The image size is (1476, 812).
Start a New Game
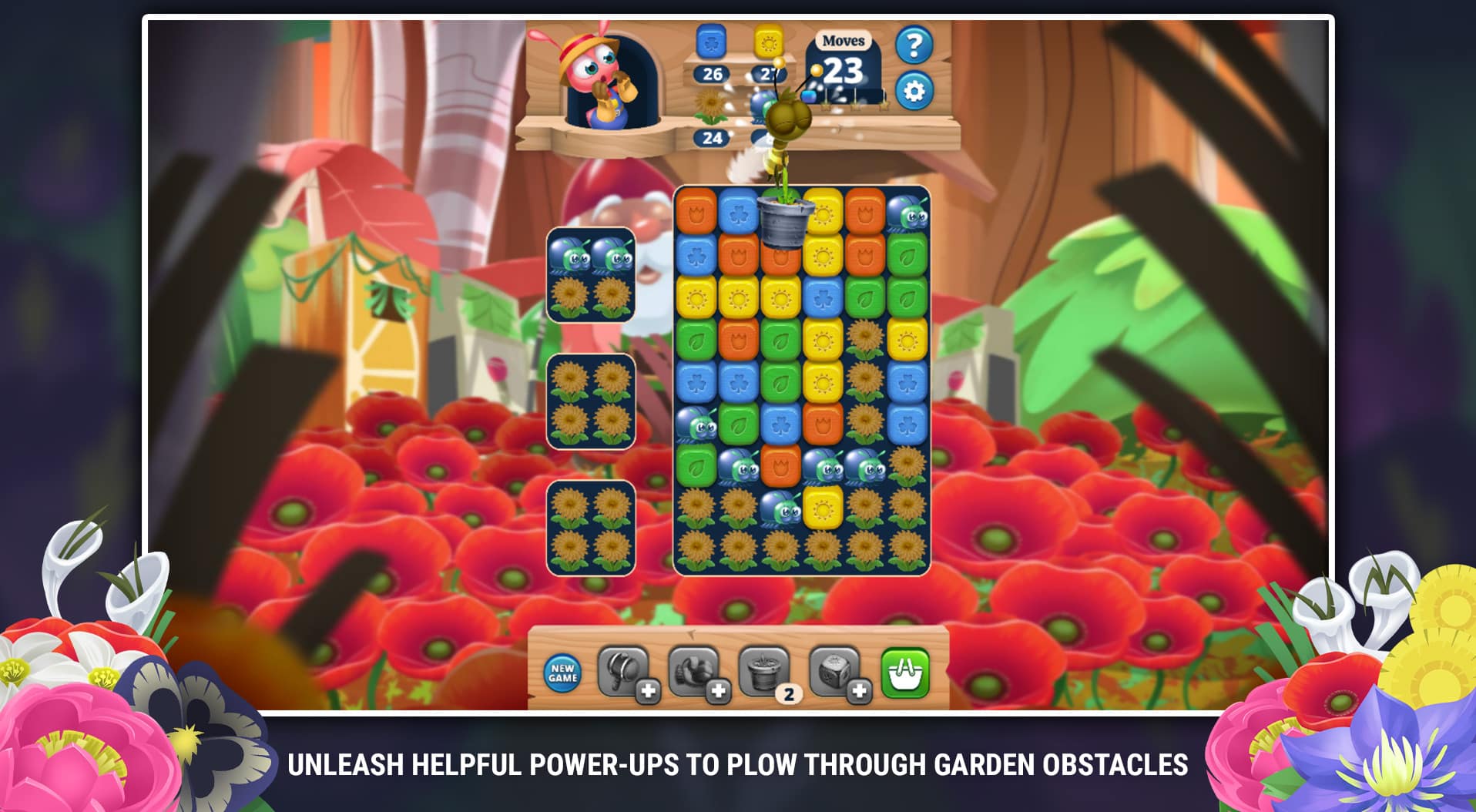pyautogui.click(x=562, y=674)
